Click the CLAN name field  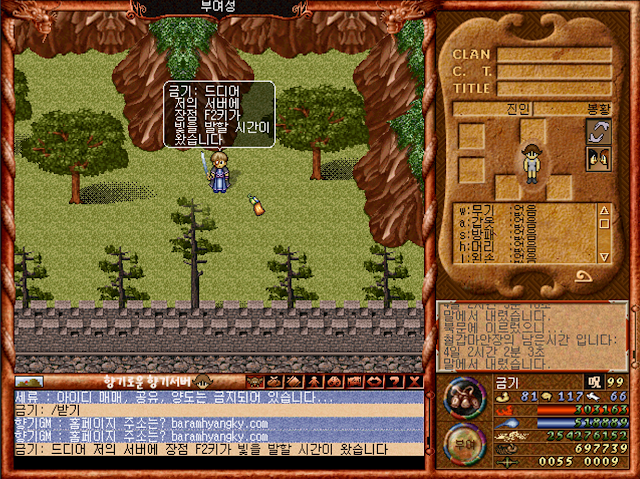(554, 55)
